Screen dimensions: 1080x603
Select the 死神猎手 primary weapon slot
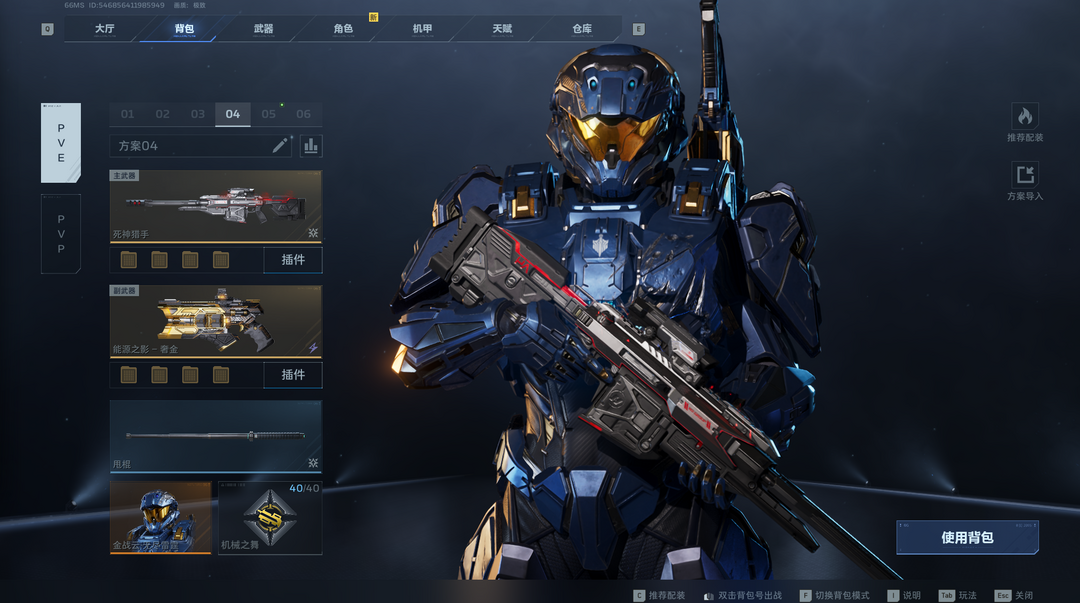215,206
